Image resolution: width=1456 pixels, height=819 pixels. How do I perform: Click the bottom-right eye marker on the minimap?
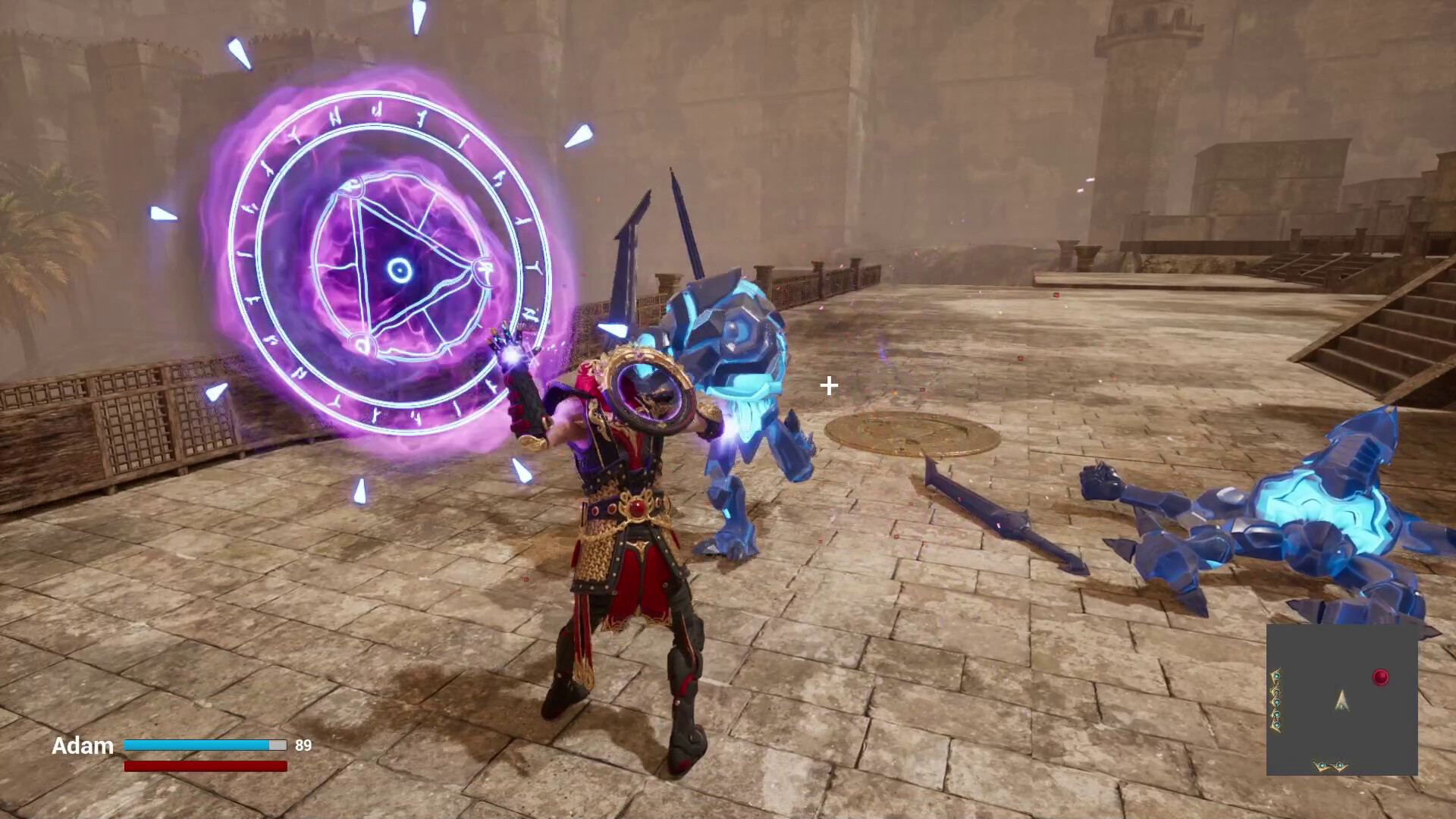tap(1339, 764)
